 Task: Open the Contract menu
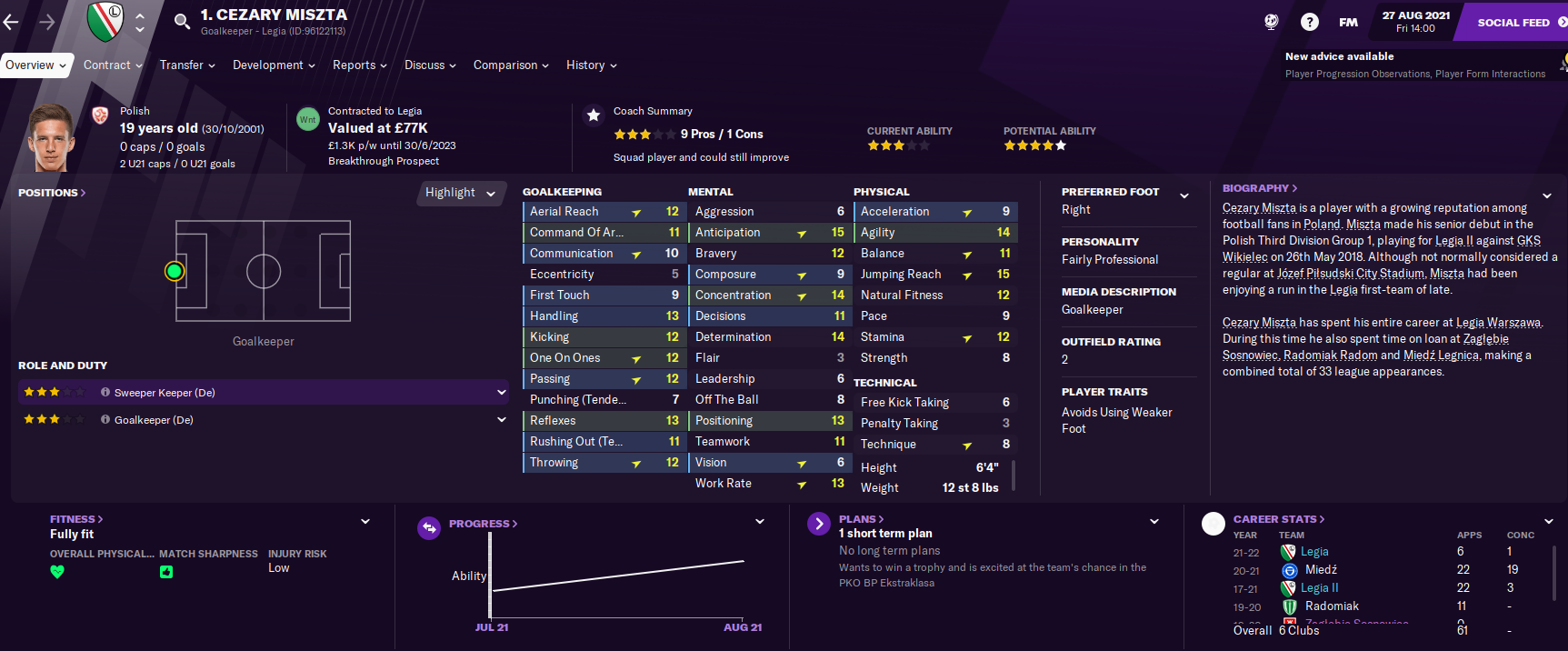click(x=113, y=65)
